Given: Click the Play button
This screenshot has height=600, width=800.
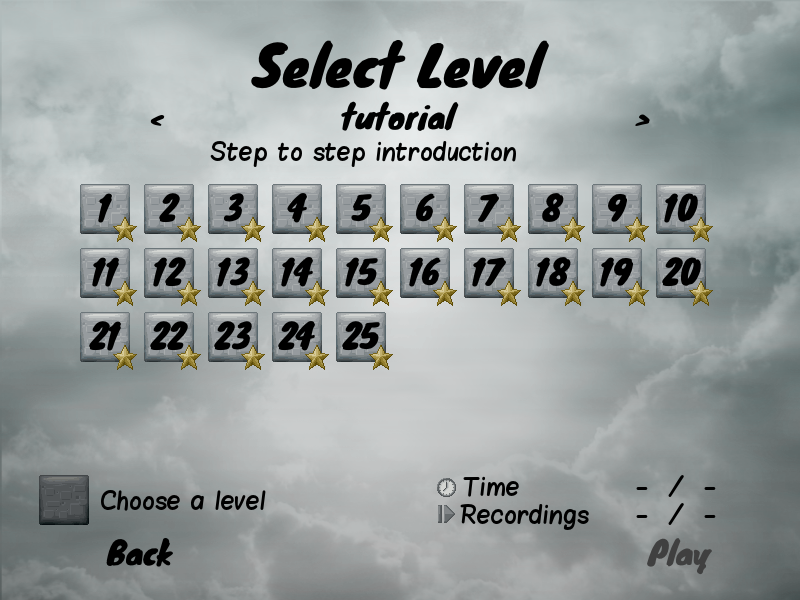Looking at the screenshot, I should pyautogui.click(x=678, y=554).
